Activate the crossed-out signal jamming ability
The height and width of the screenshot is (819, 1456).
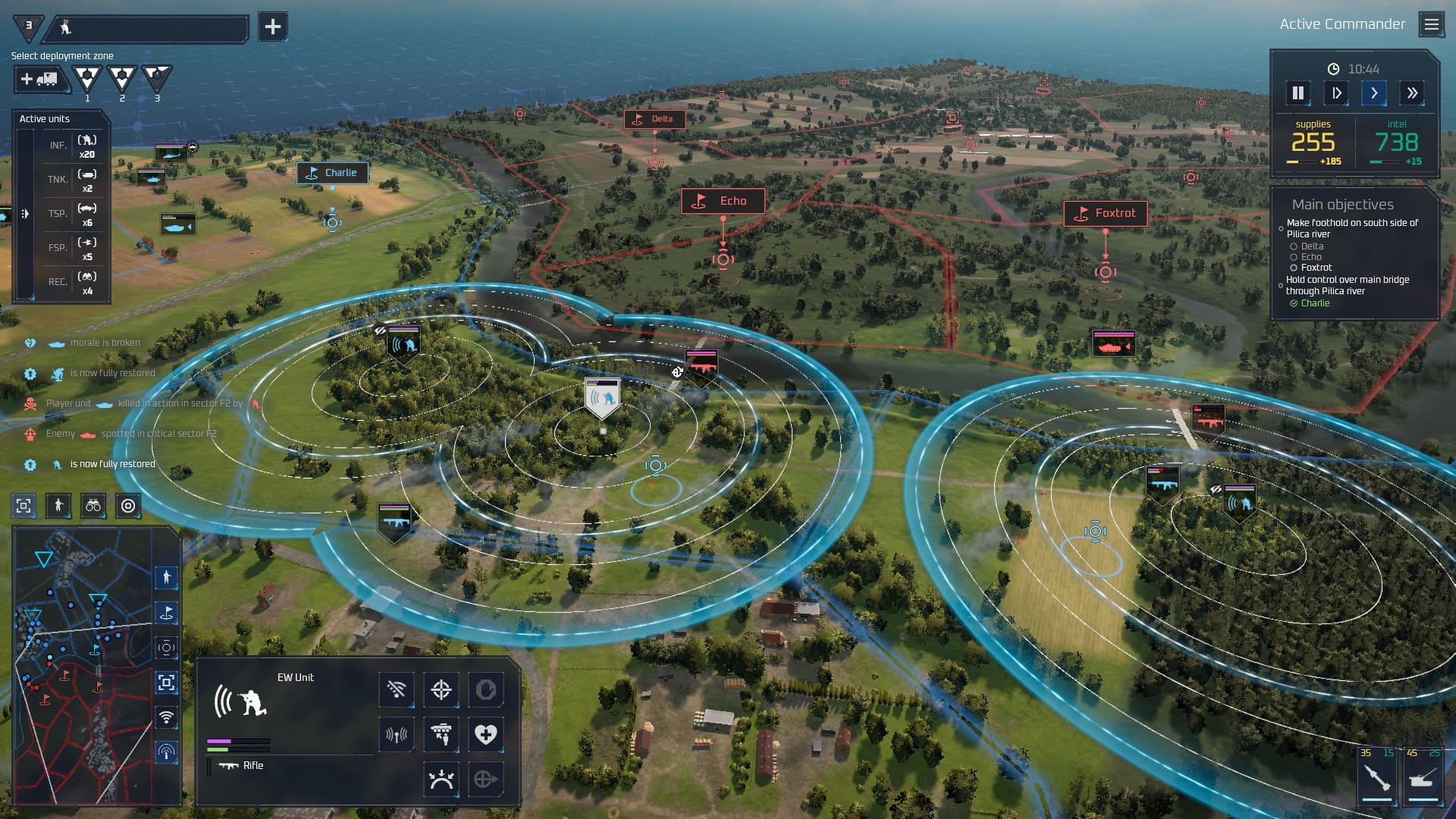[397, 689]
